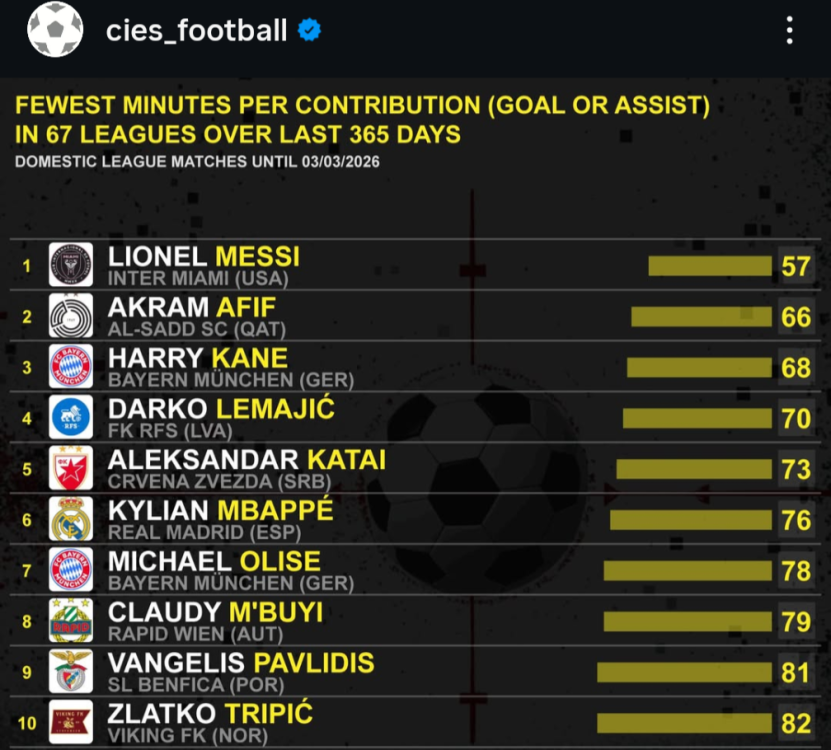Tap the soccer ball profile picture
This screenshot has height=750, width=831.
55,30
